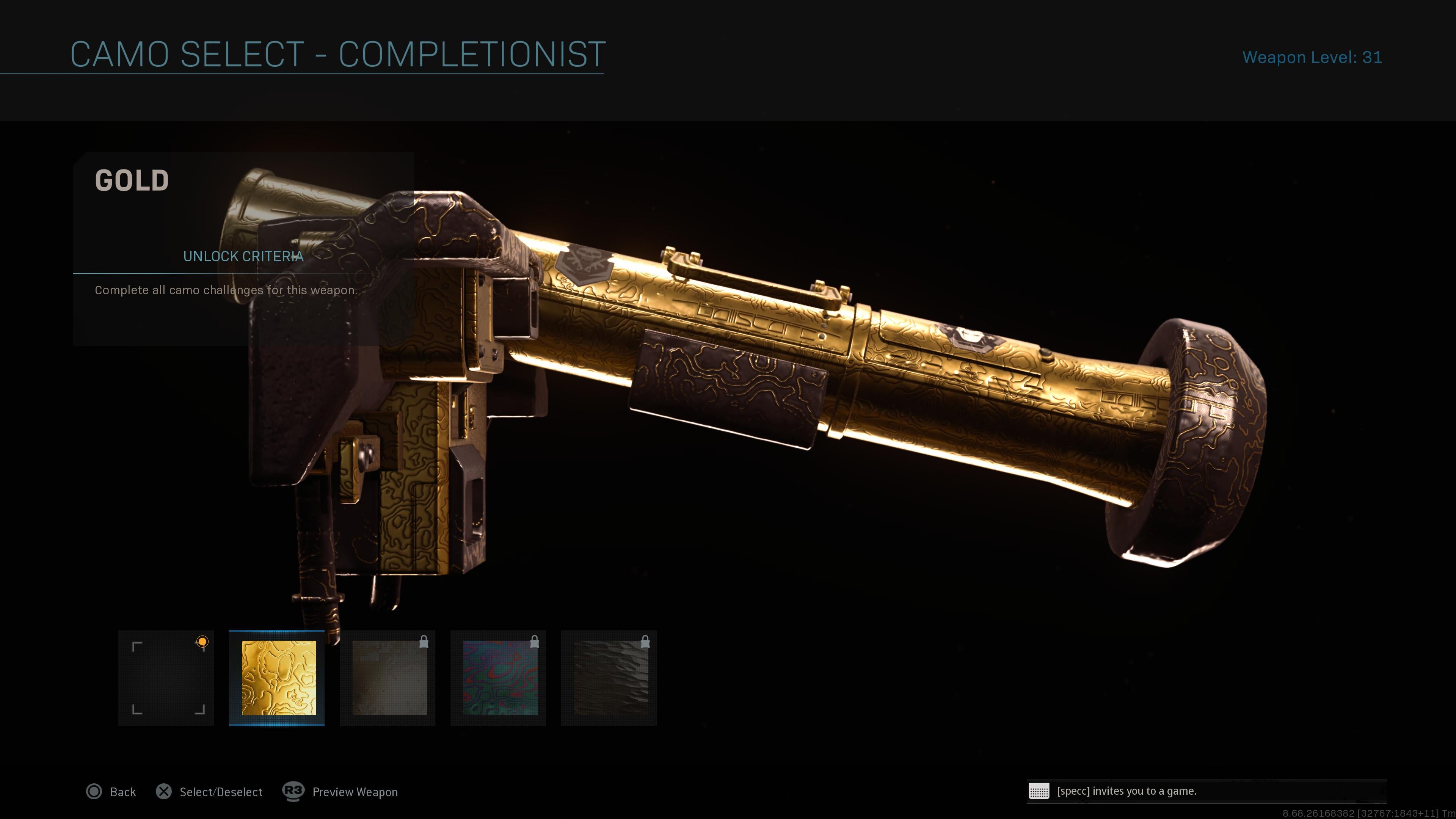Go Back to the previous menu

tap(111, 792)
